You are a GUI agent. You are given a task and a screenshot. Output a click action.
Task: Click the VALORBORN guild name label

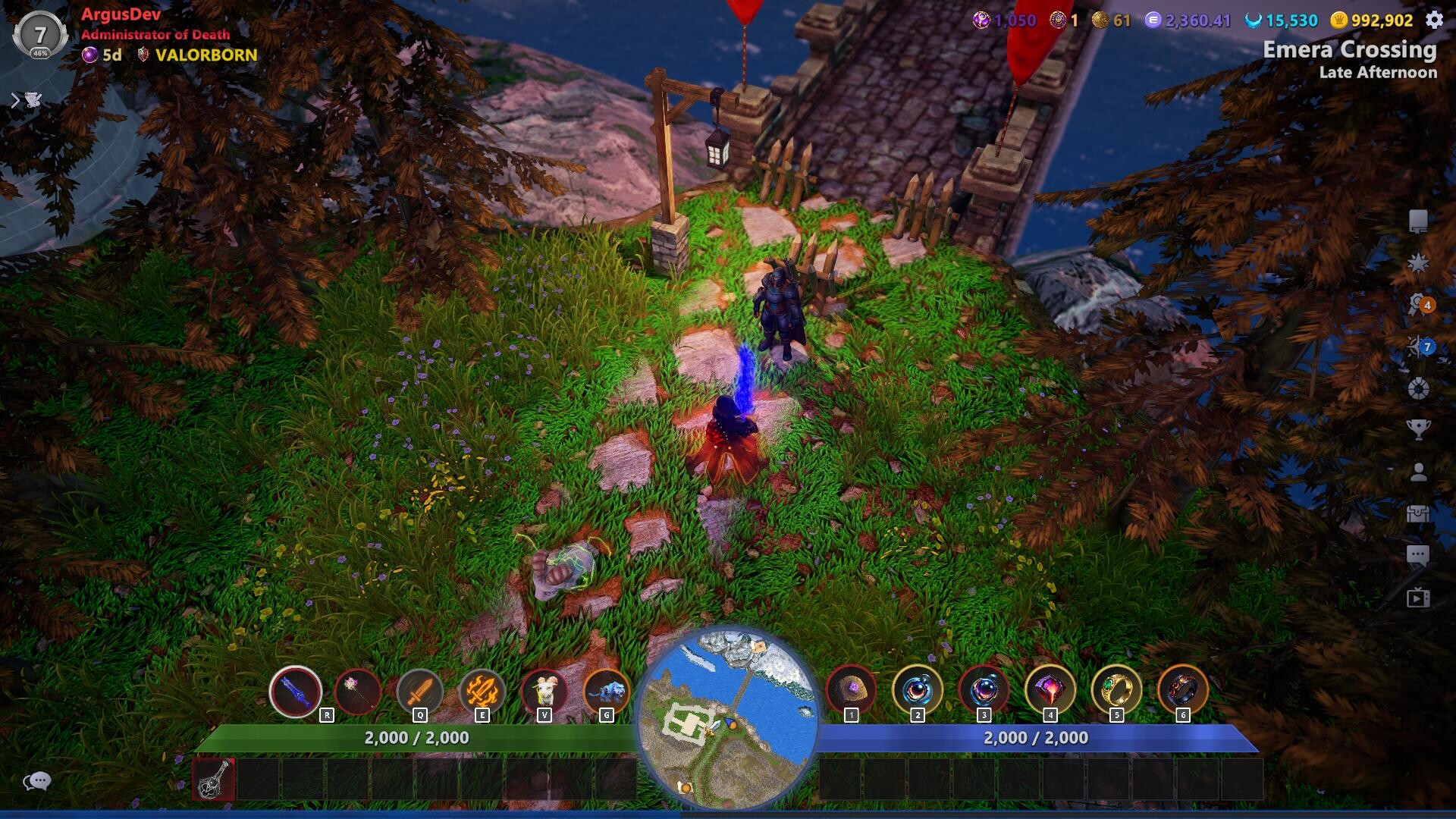(196, 55)
